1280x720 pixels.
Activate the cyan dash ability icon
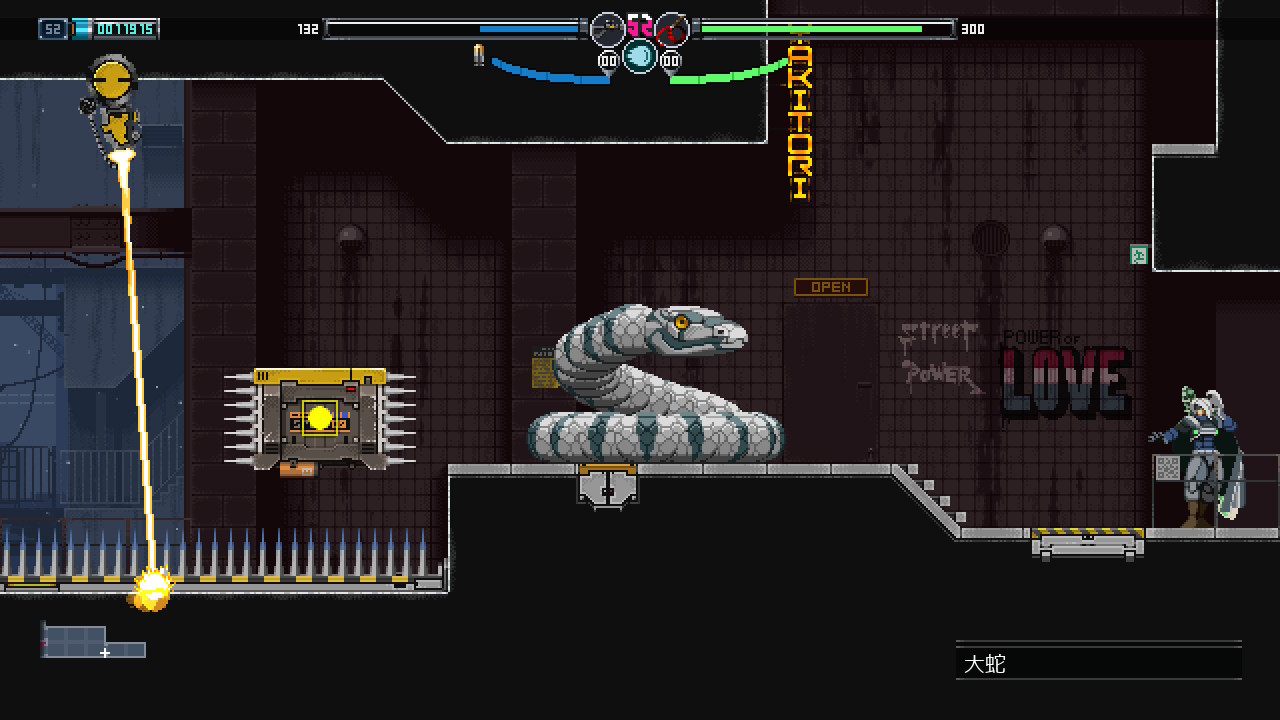[x=640, y=56]
